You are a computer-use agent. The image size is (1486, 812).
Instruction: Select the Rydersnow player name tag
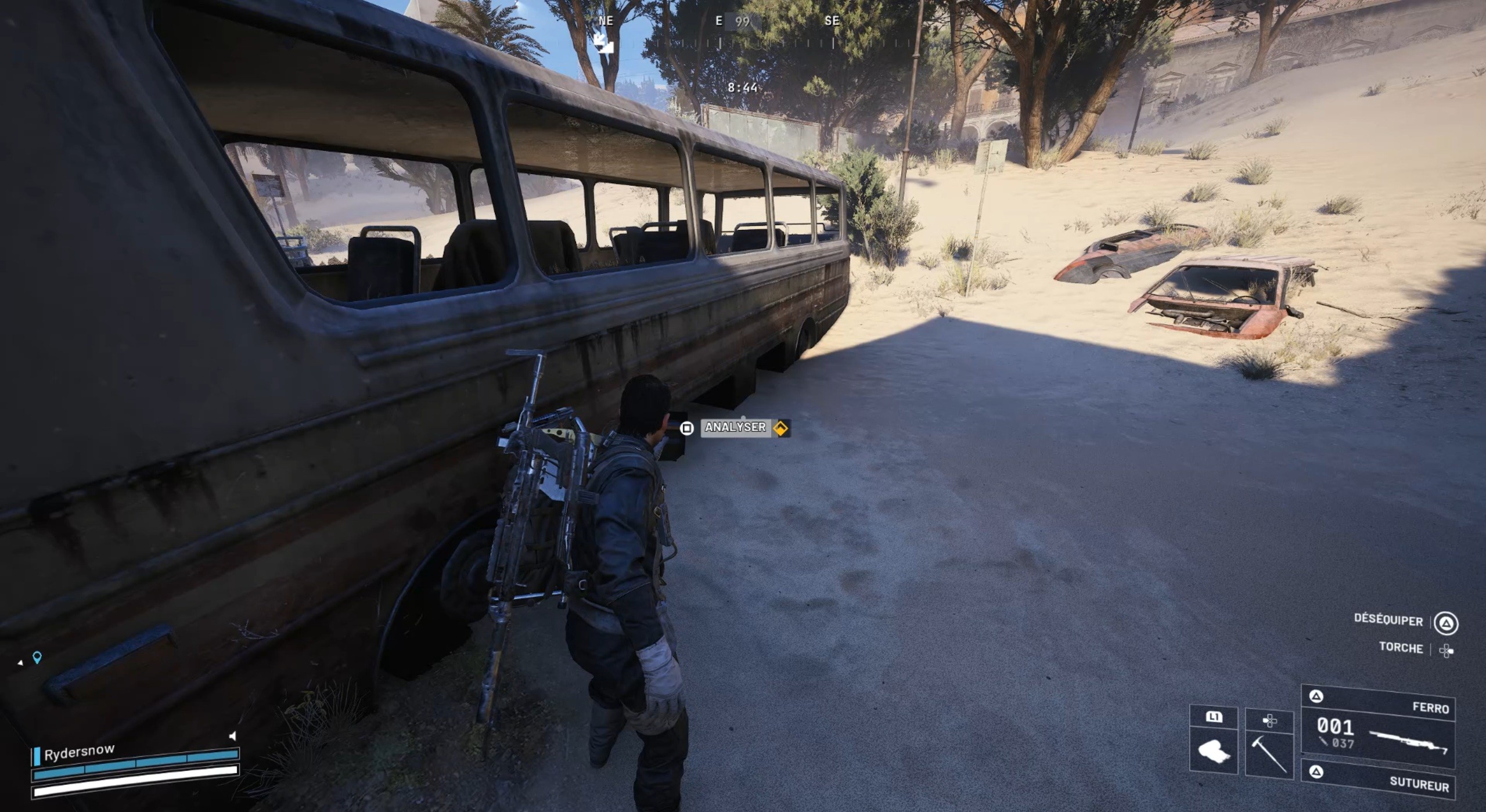tap(80, 752)
